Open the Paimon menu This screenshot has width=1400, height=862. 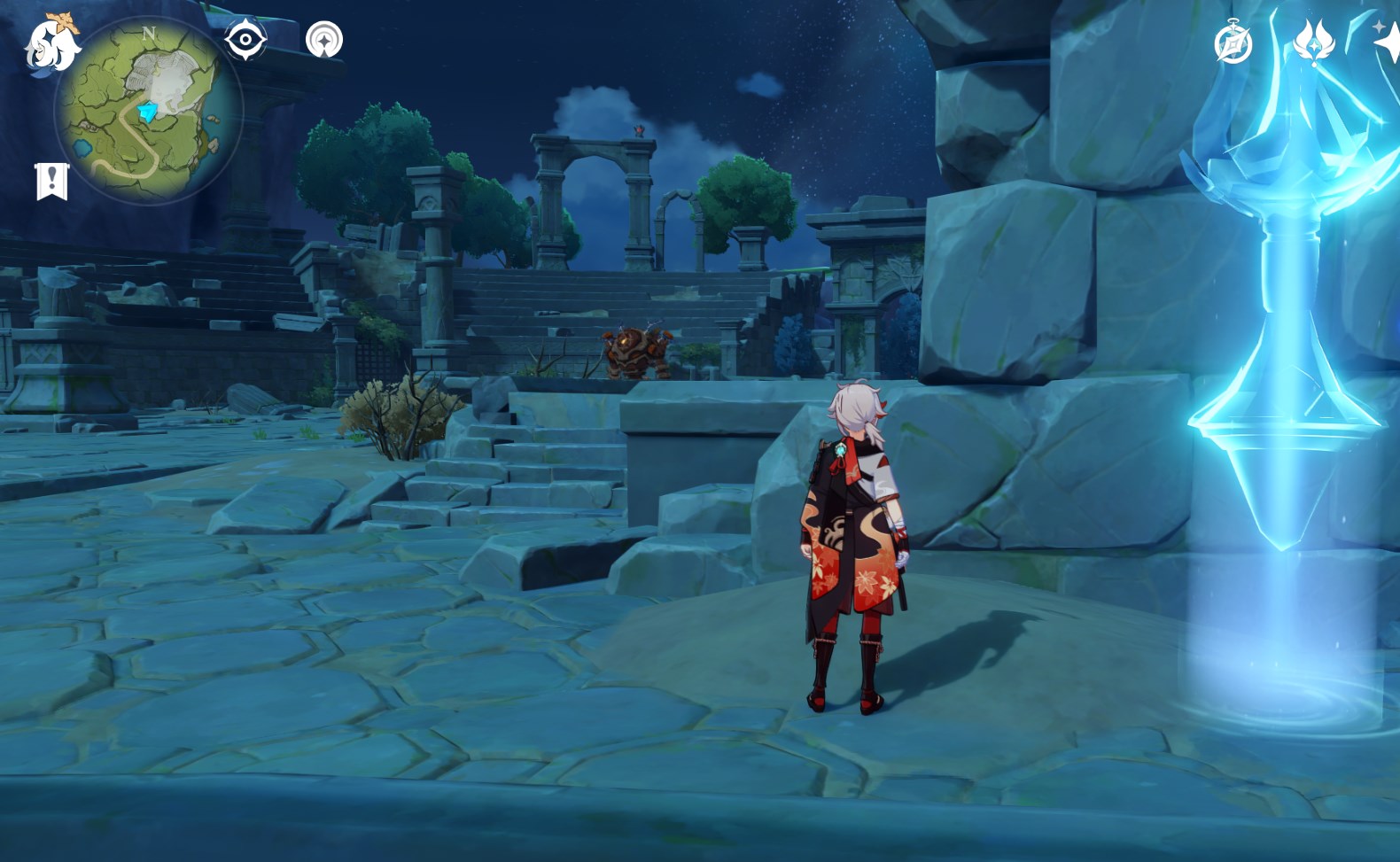51,43
